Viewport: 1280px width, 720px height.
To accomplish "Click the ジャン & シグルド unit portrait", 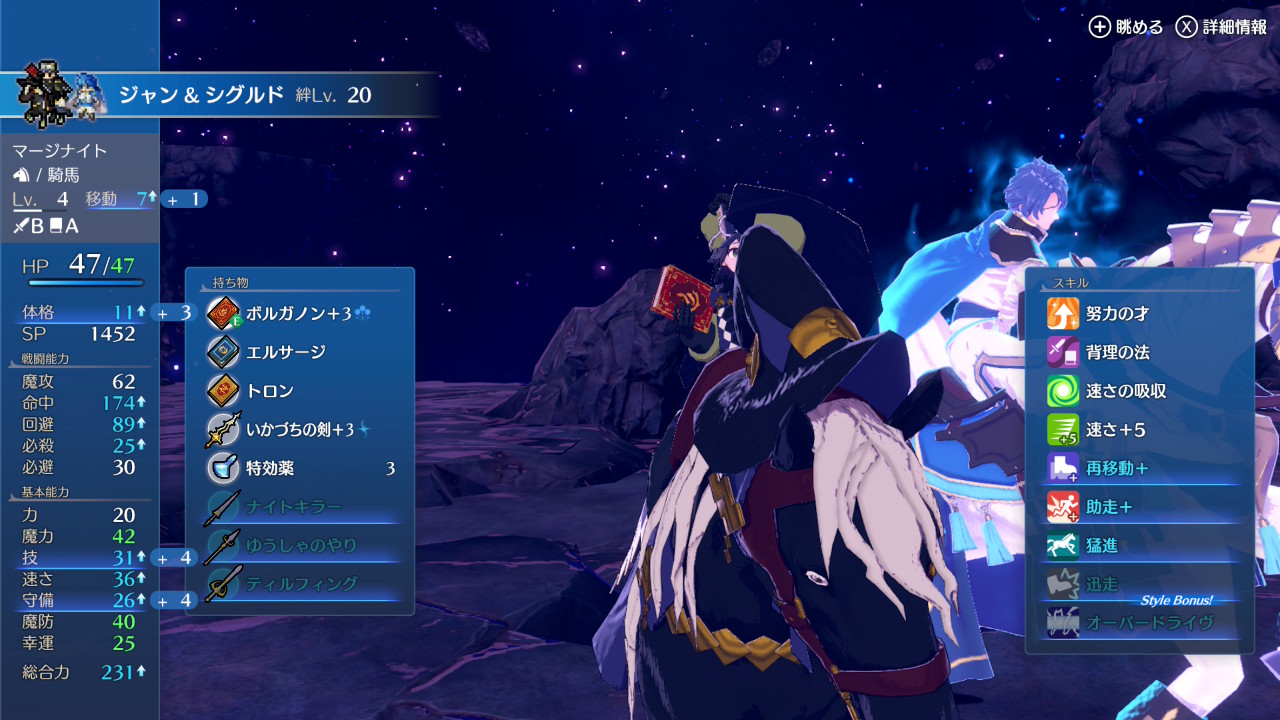I will click(58, 94).
